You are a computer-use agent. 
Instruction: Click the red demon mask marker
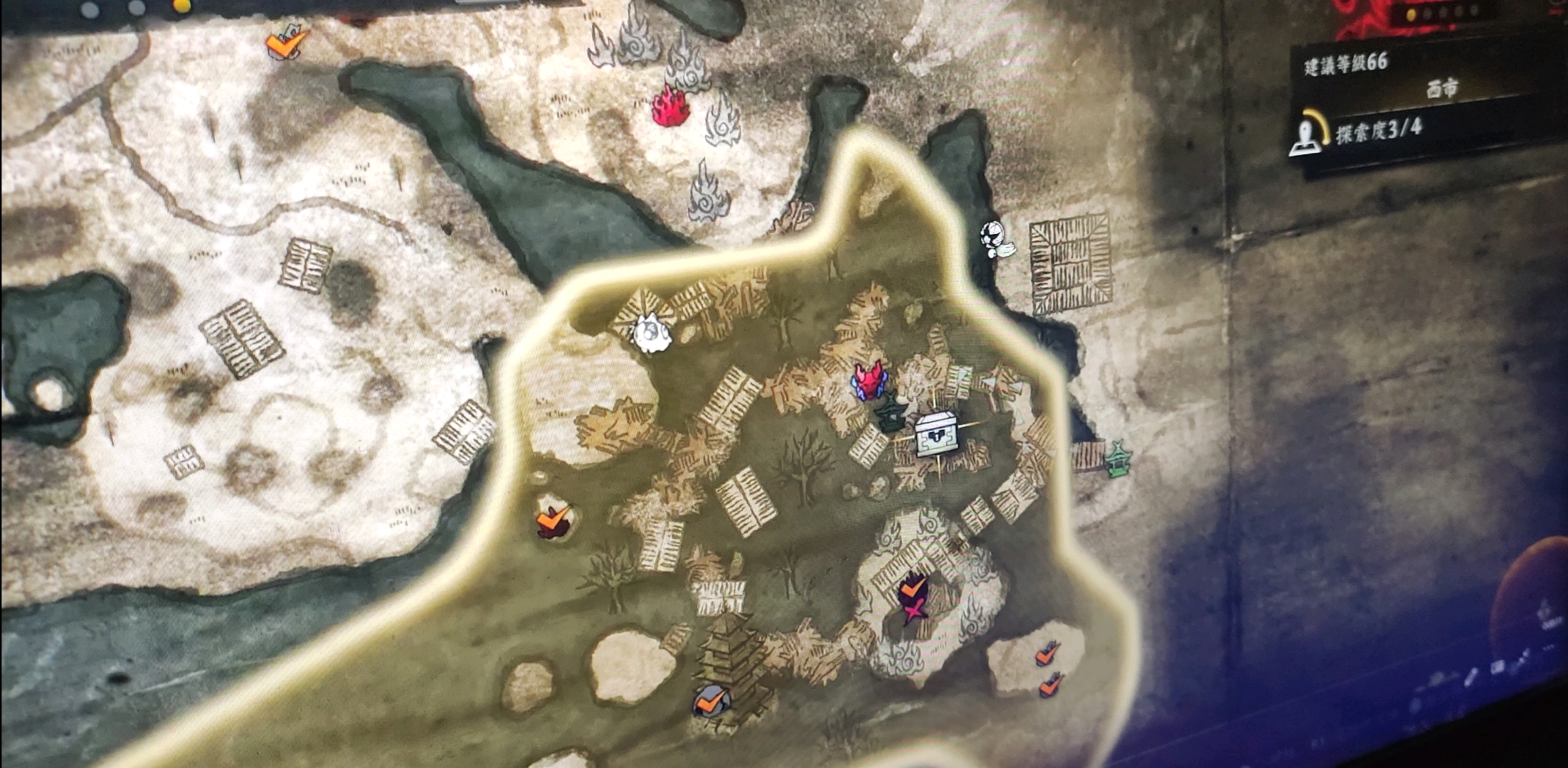click(869, 380)
